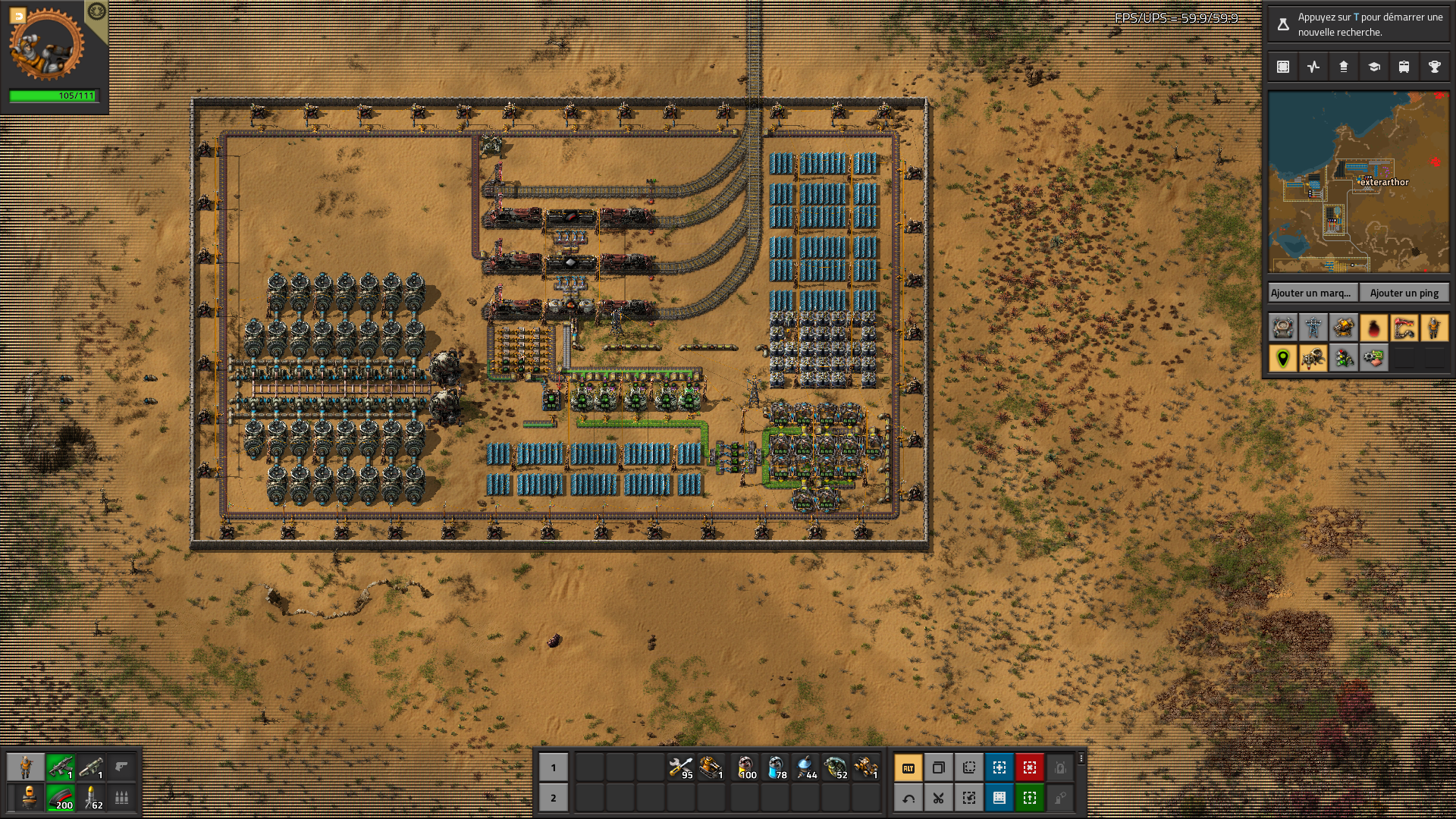
Task: Show the trains overview
Action: [1404, 67]
